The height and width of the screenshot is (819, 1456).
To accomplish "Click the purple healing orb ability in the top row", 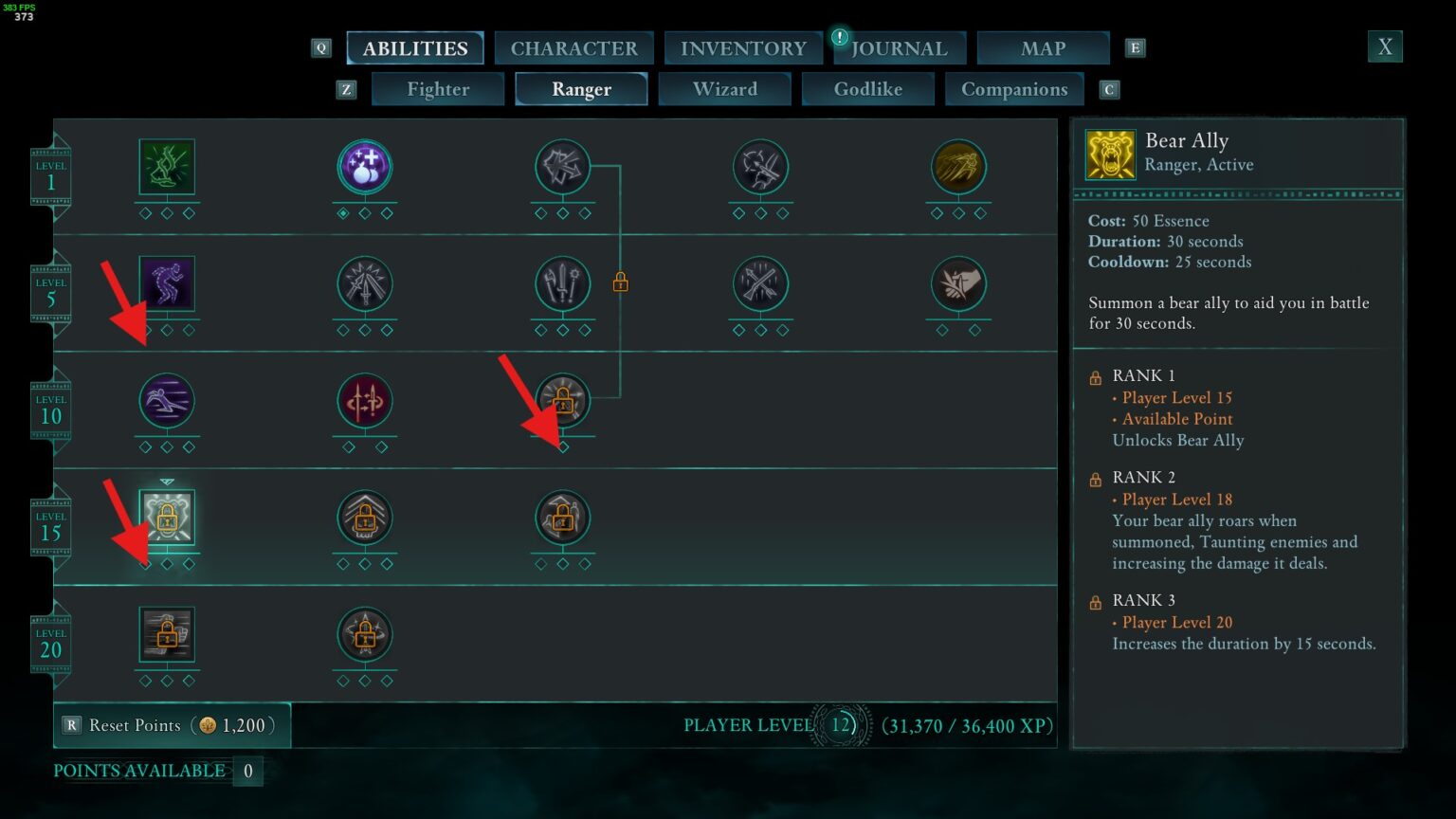I will [x=365, y=167].
